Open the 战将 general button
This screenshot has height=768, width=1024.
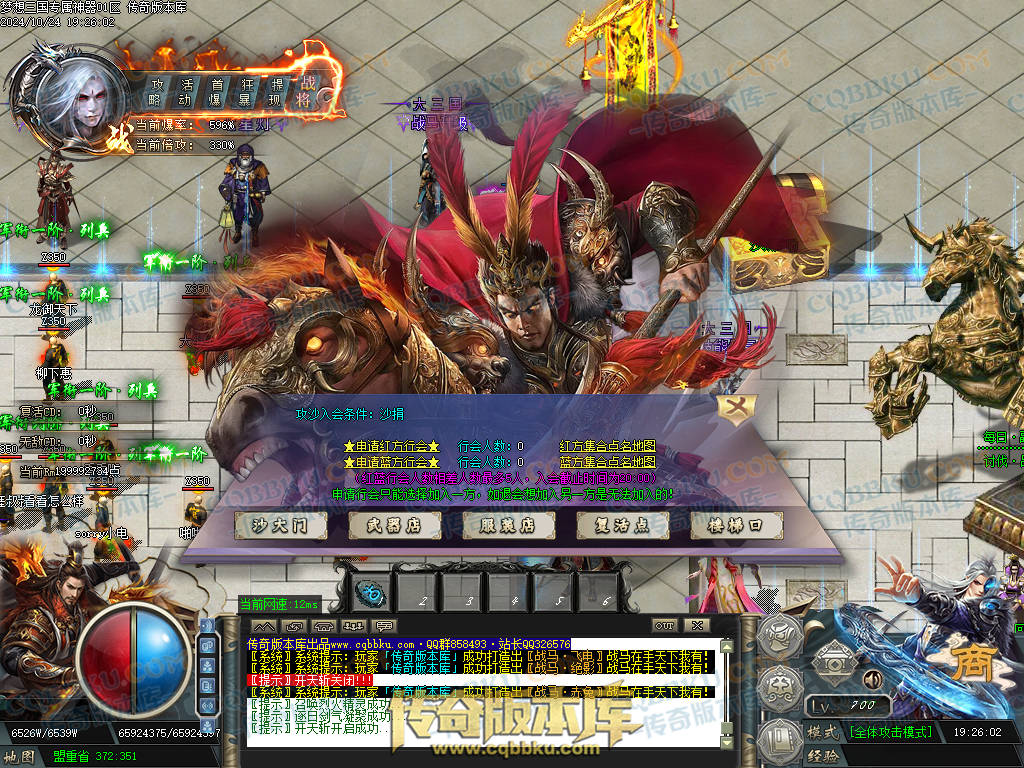point(307,91)
